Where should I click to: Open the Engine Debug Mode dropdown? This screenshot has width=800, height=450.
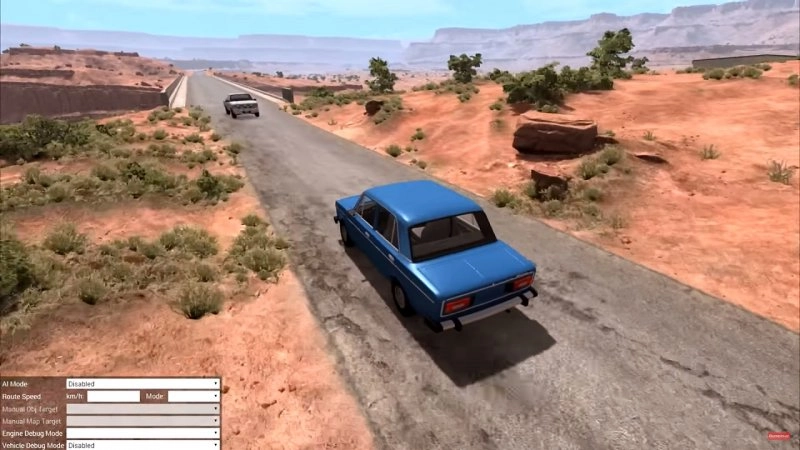143,433
